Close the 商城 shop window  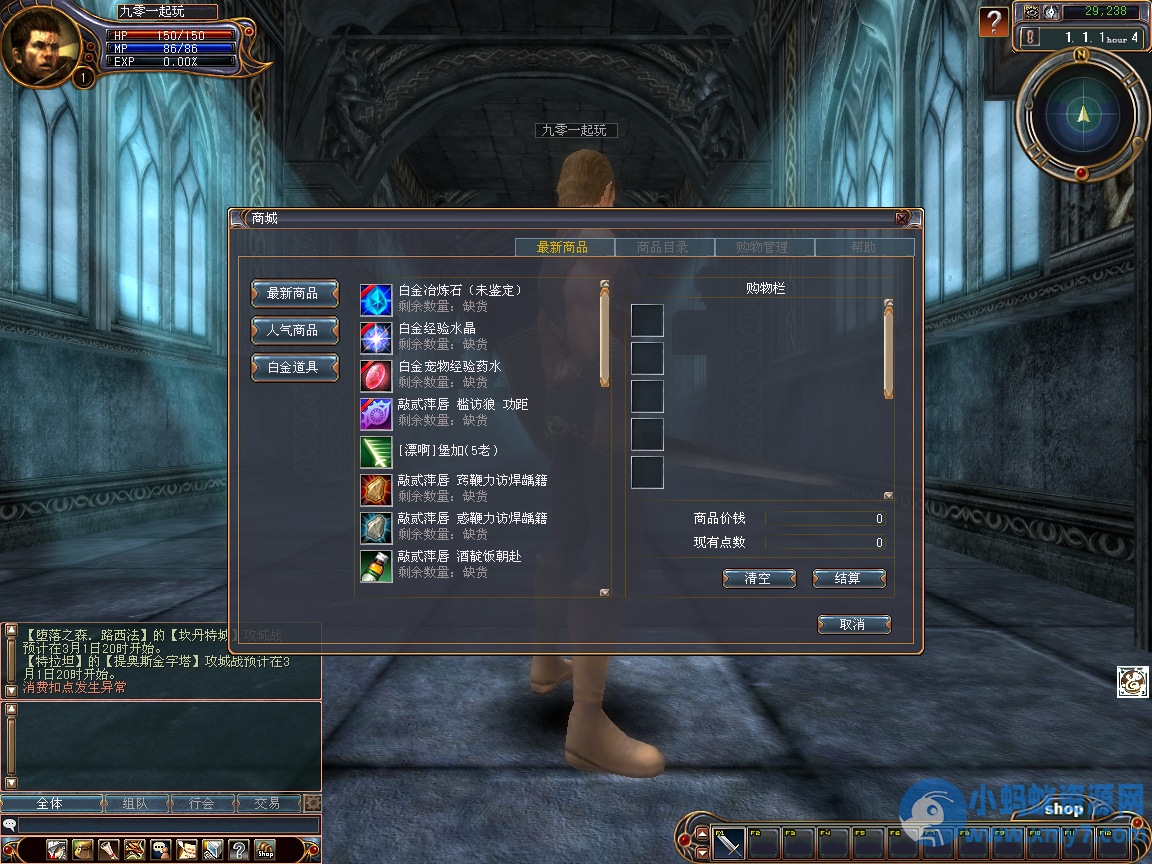tap(902, 218)
